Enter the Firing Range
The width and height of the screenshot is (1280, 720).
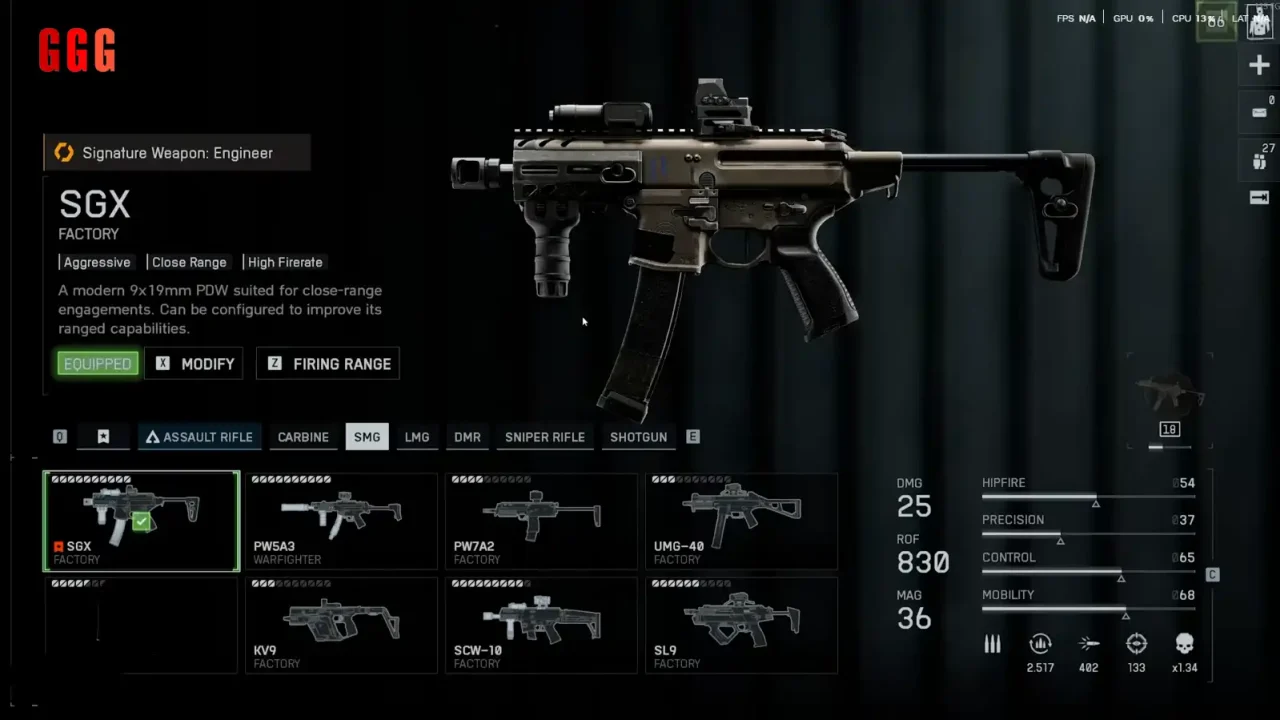(328, 364)
